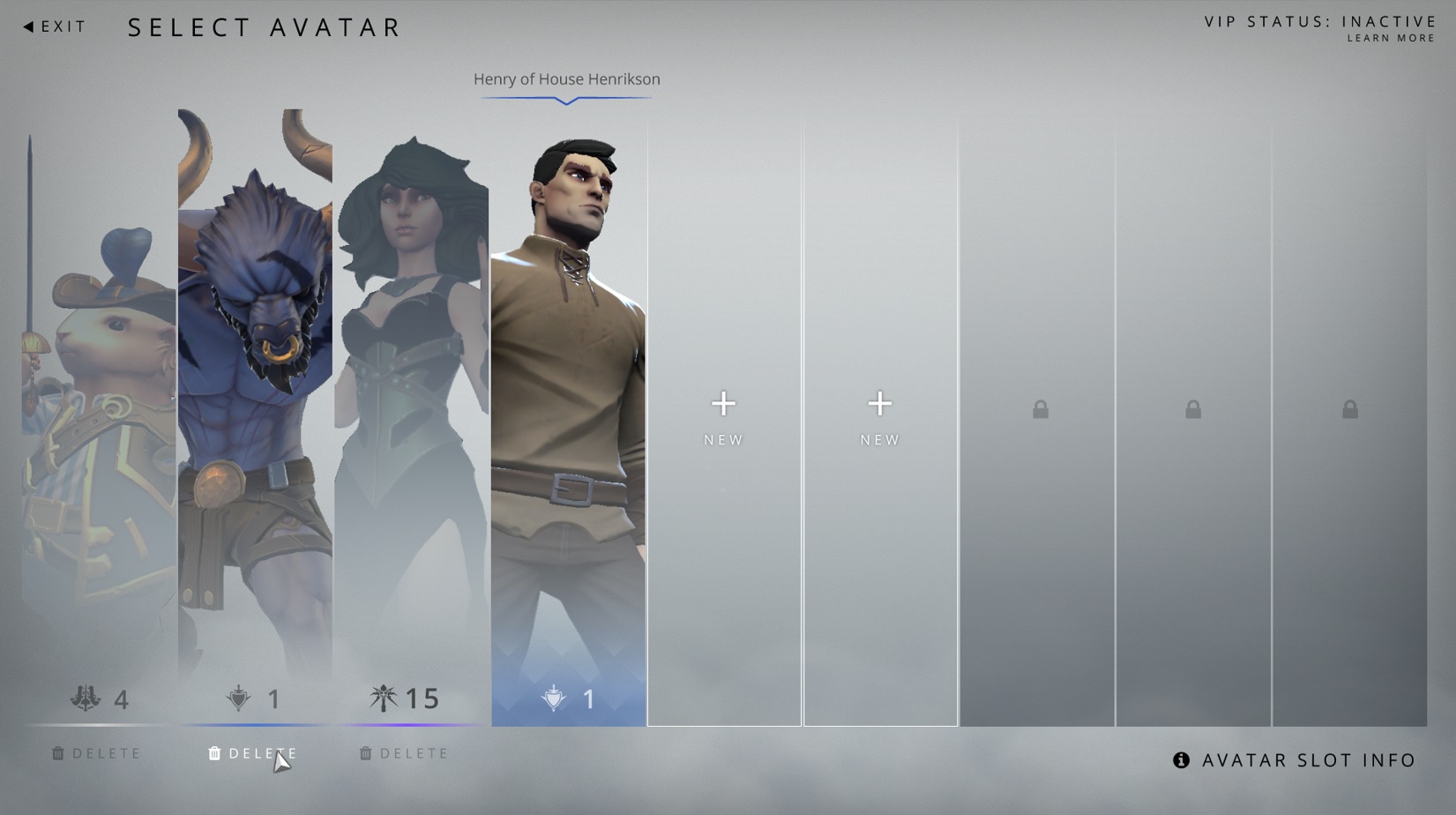Click the padlock icon on the rightmost locked slot
The image size is (1456, 815).
(x=1348, y=408)
